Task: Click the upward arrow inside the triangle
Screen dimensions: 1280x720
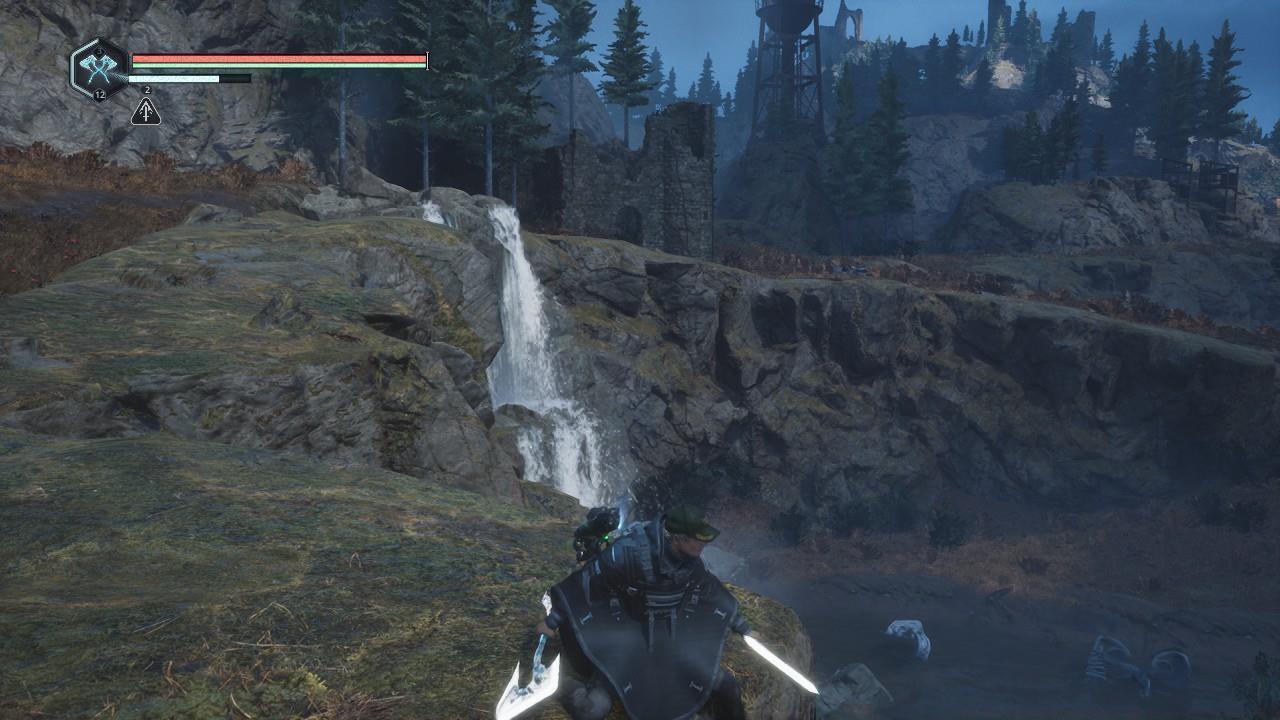Action: 146,110
